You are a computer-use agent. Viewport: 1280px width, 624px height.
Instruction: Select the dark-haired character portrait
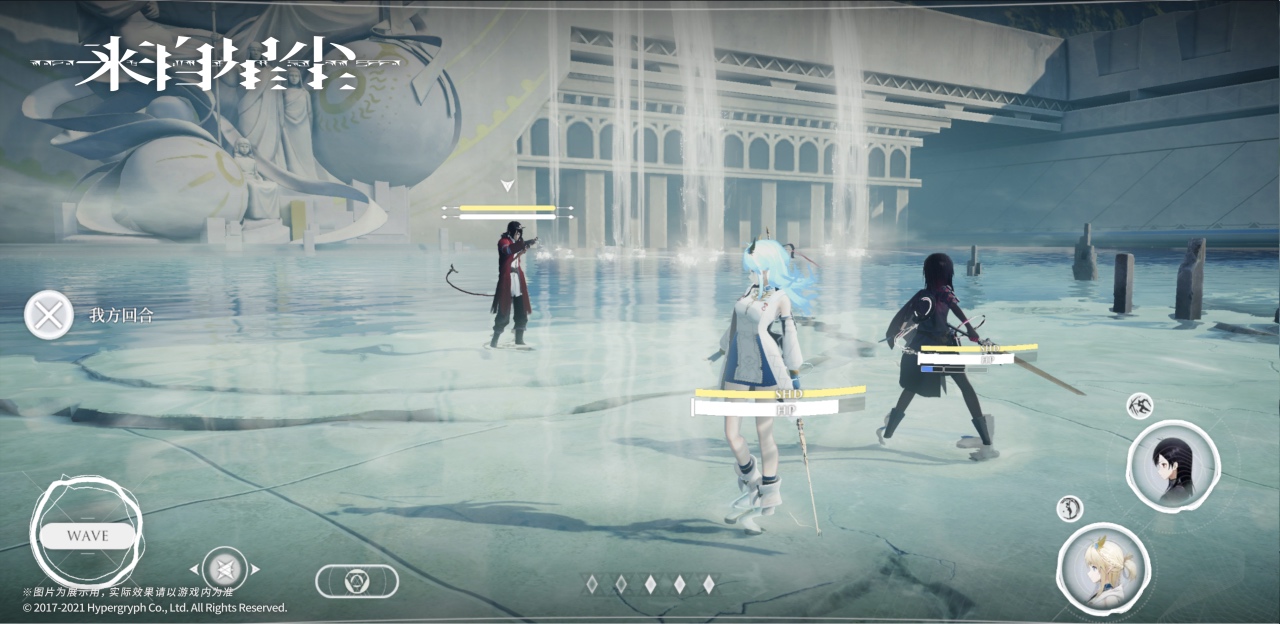1173,466
